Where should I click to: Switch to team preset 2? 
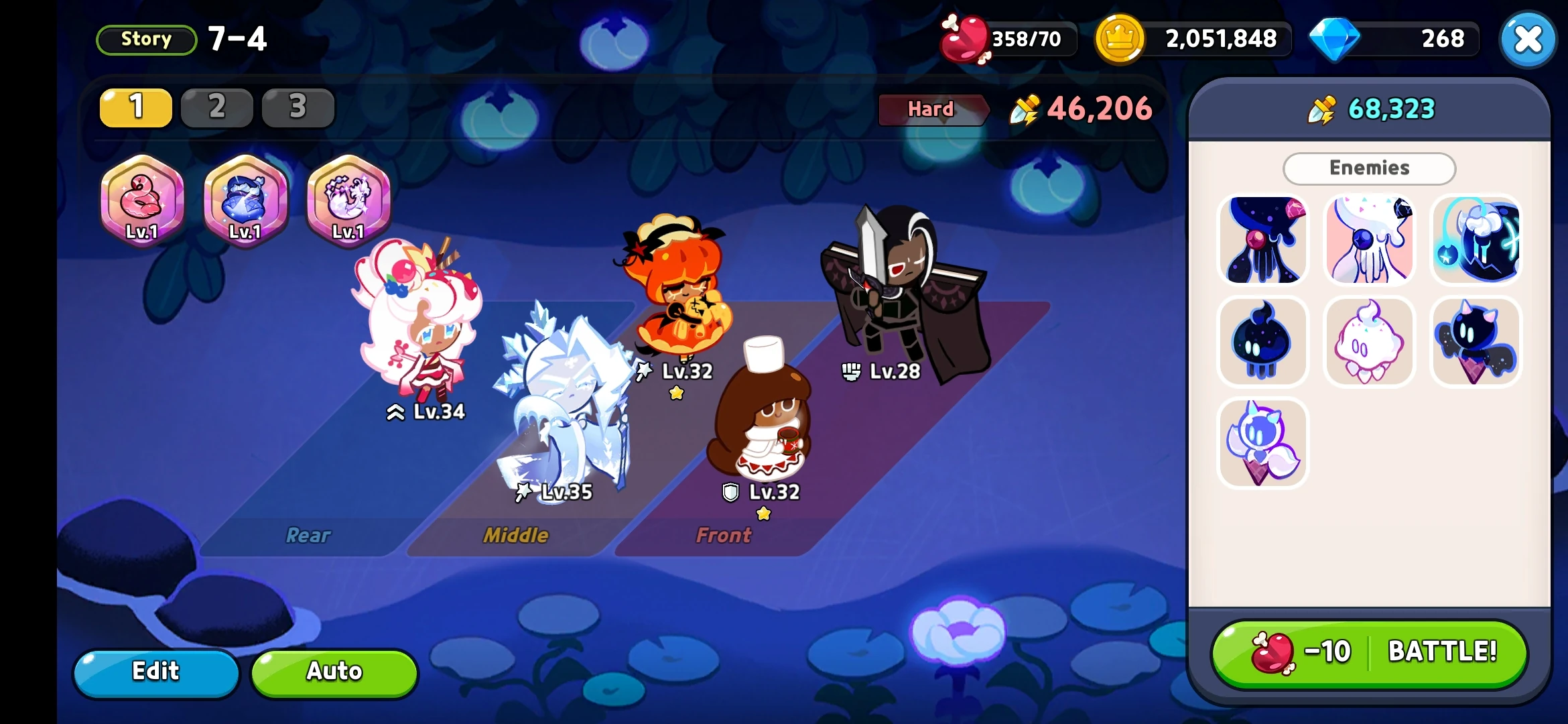[x=216, y=107]
